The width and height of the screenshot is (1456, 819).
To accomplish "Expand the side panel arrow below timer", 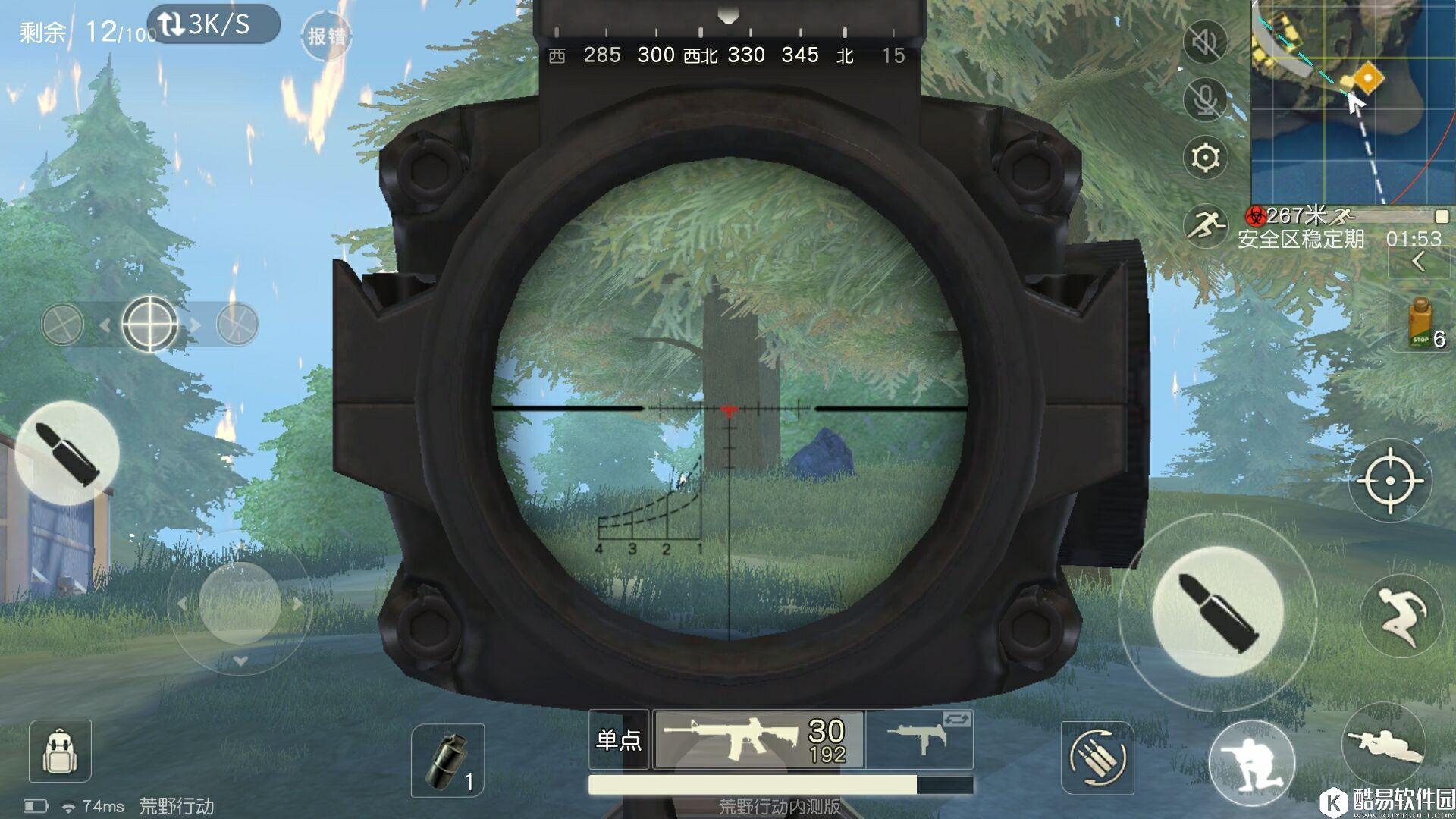I will (x=1419, y=262).
